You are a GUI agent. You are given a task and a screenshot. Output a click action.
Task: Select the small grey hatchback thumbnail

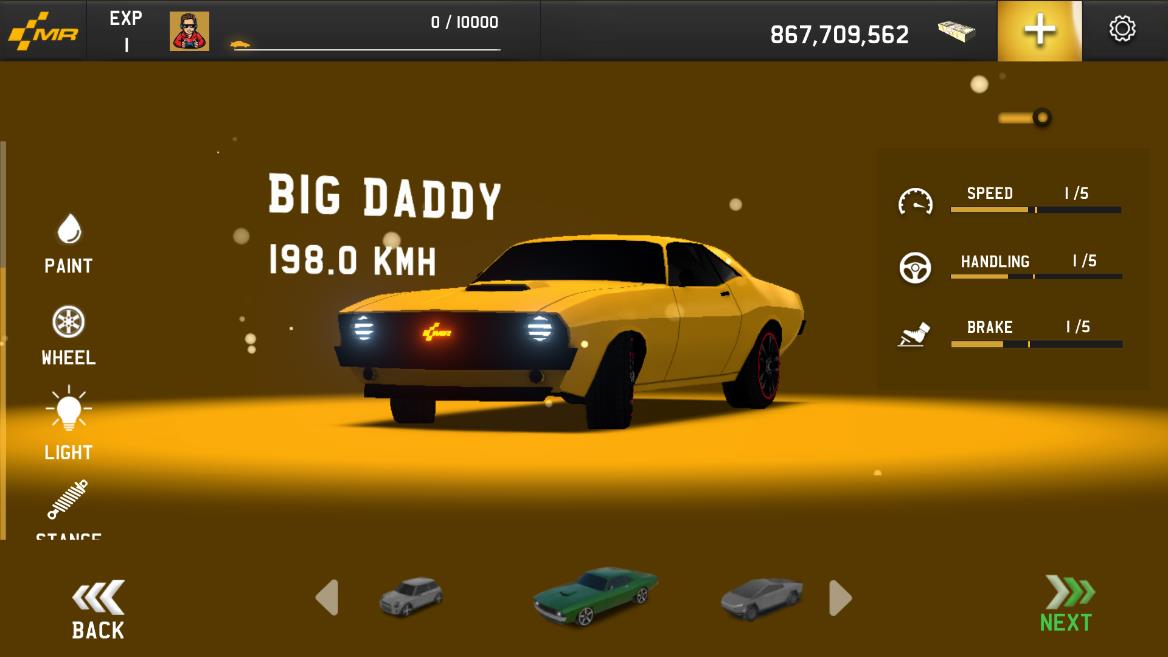click(x=411, y=597)
